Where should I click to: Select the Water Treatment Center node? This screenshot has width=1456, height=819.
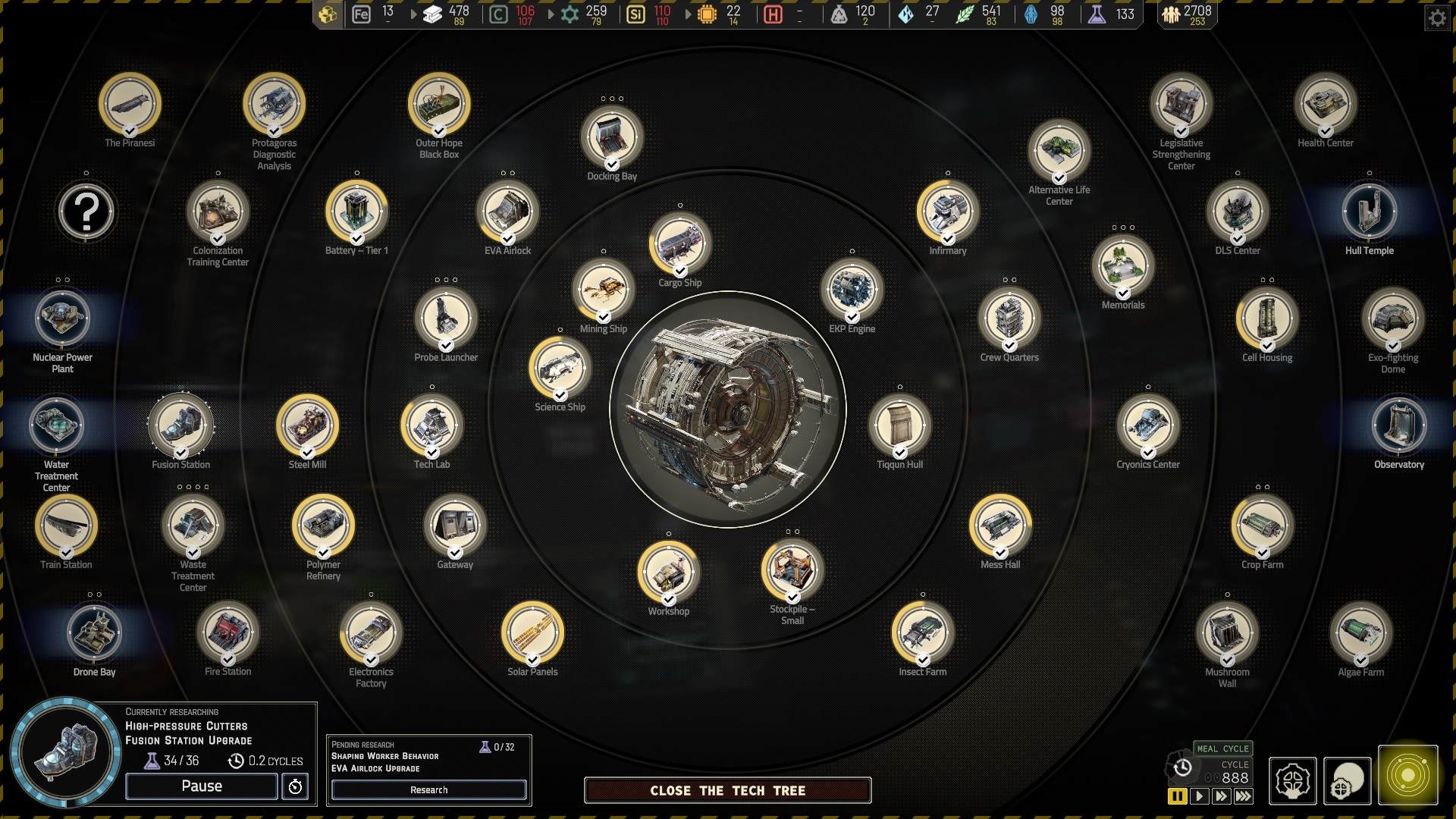coord(57,425)
